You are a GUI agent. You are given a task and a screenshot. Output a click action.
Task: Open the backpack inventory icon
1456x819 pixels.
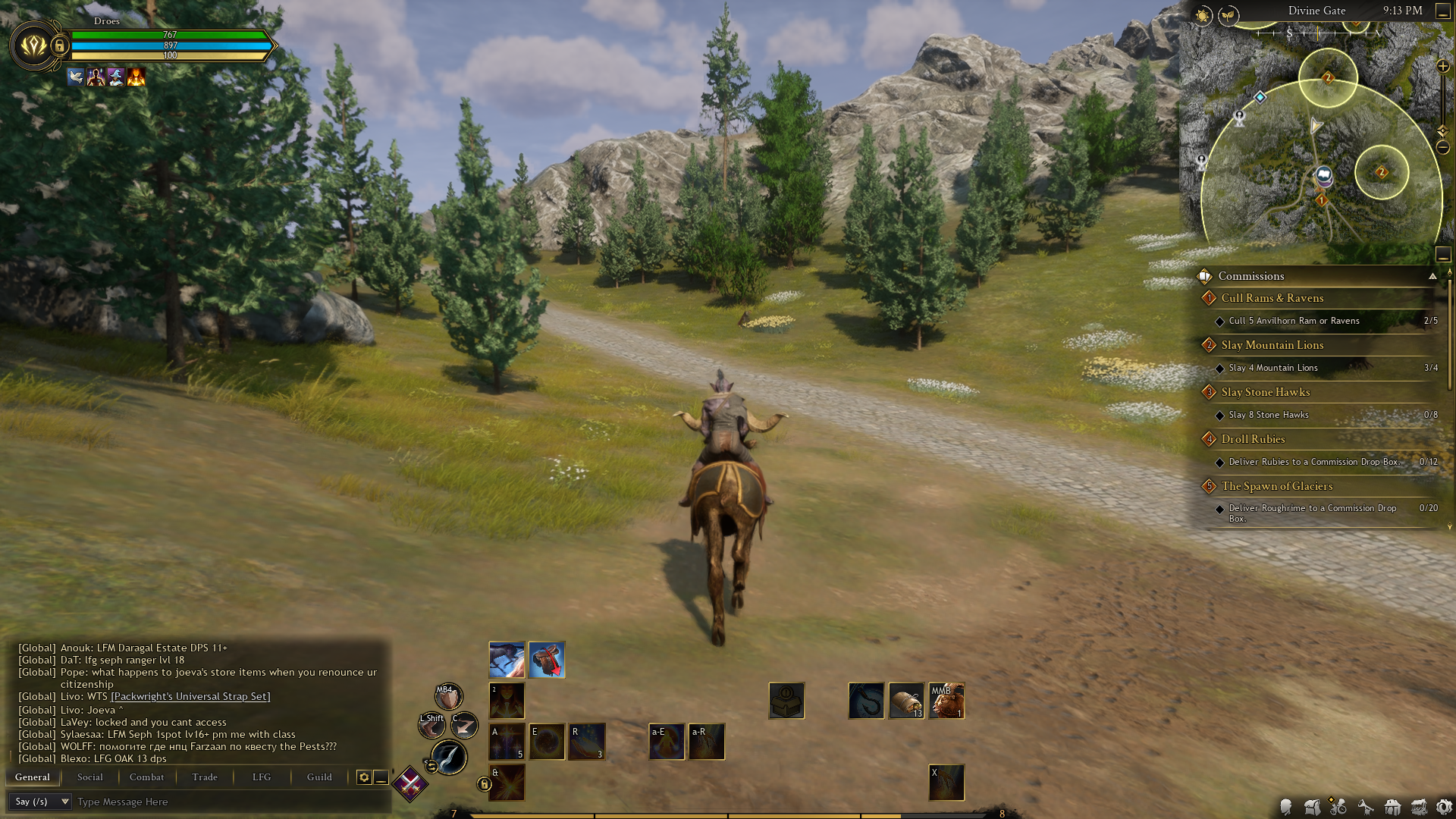[1313, 808]
